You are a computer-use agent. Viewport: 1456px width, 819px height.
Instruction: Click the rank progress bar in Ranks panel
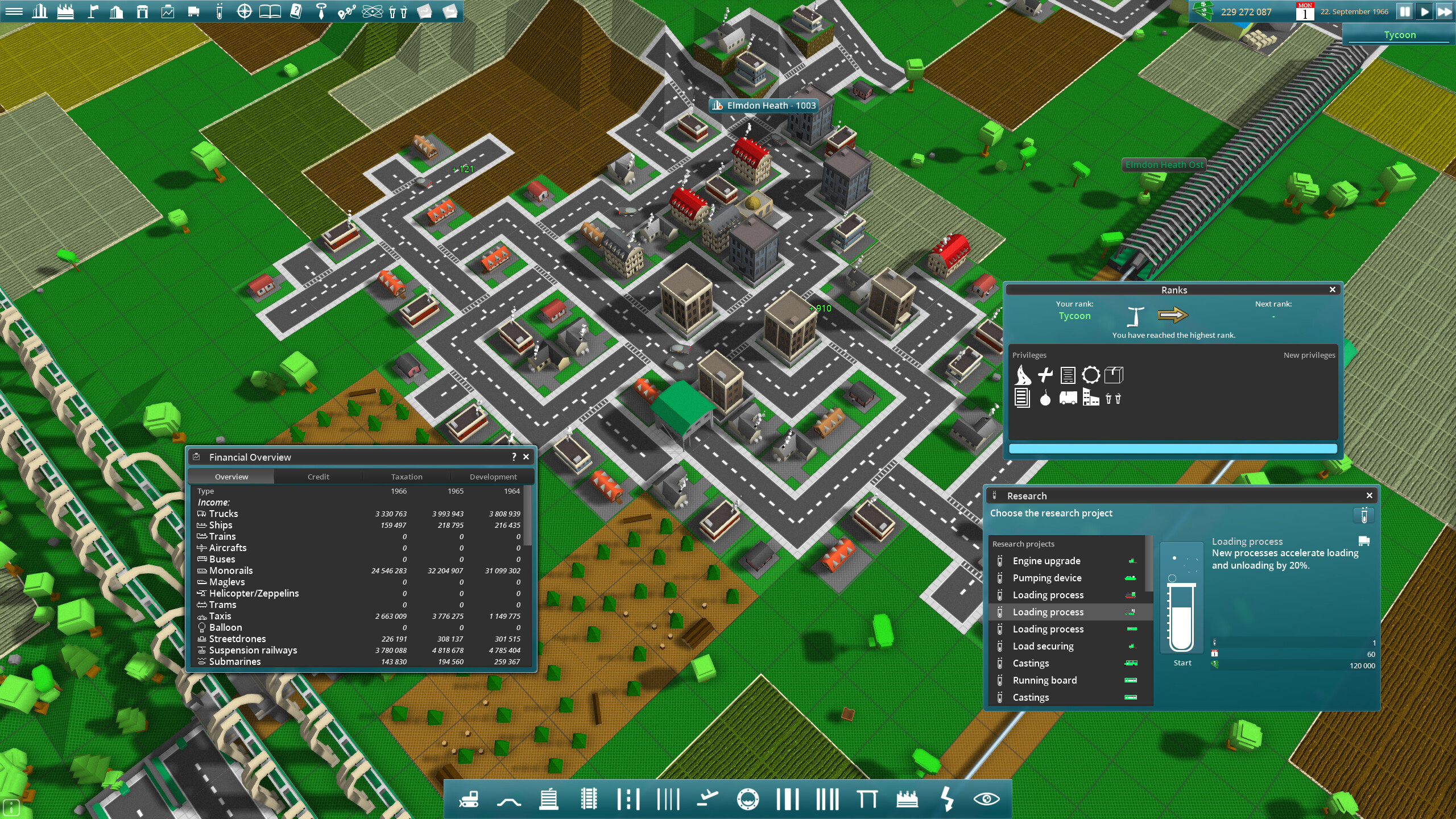(1173, 449)
